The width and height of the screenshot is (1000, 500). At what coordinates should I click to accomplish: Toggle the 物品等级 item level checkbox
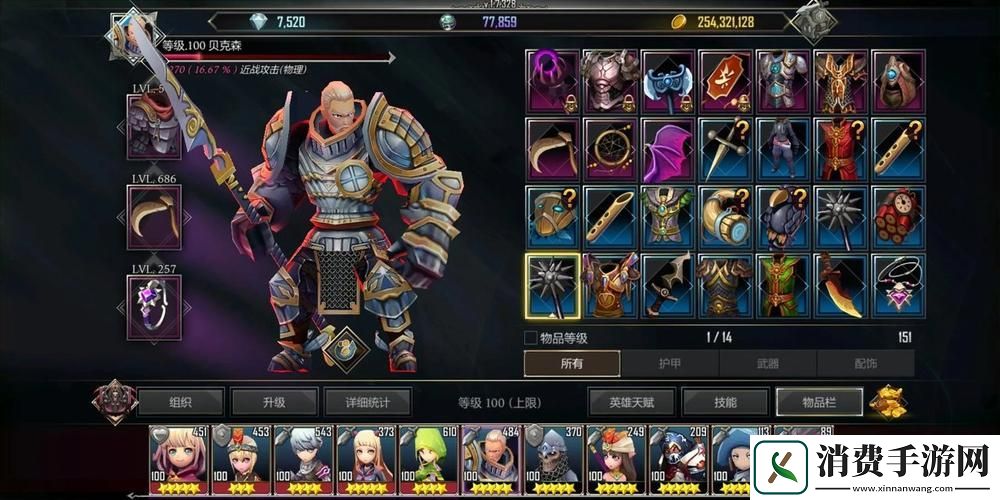point(531,338)
